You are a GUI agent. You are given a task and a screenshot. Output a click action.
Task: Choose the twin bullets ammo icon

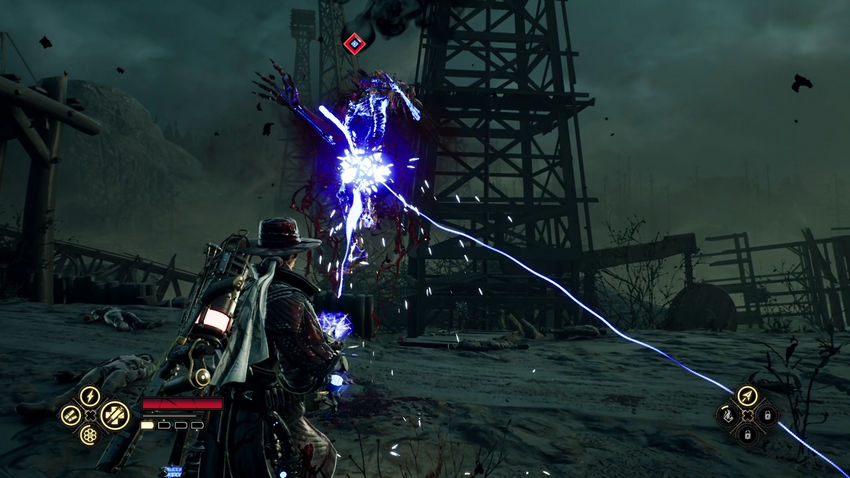69,414
